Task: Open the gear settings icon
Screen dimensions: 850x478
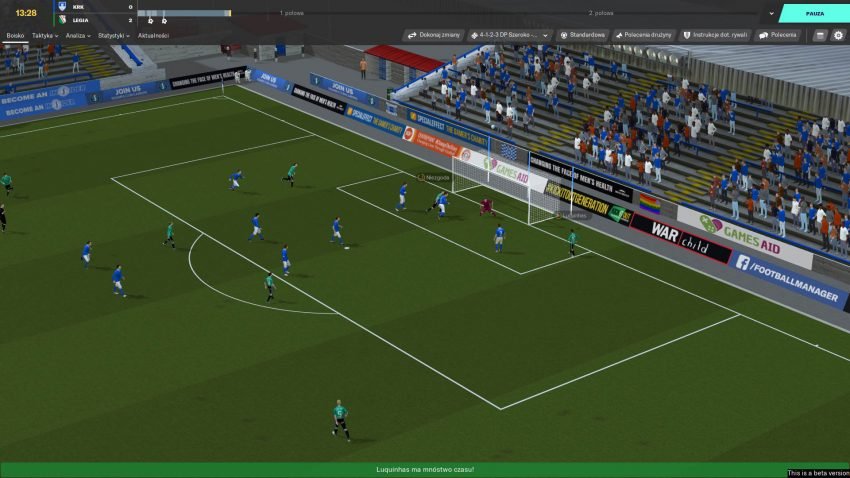Action: point(838,35)
